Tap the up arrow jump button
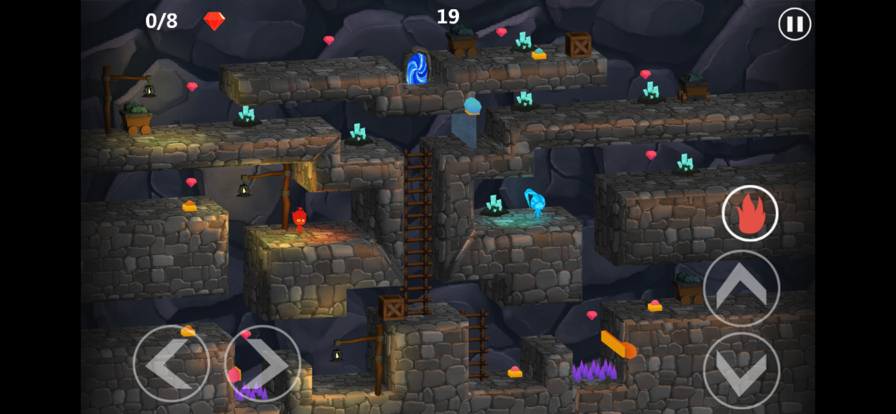Viewport: 896px width, 414px height. 741,288
